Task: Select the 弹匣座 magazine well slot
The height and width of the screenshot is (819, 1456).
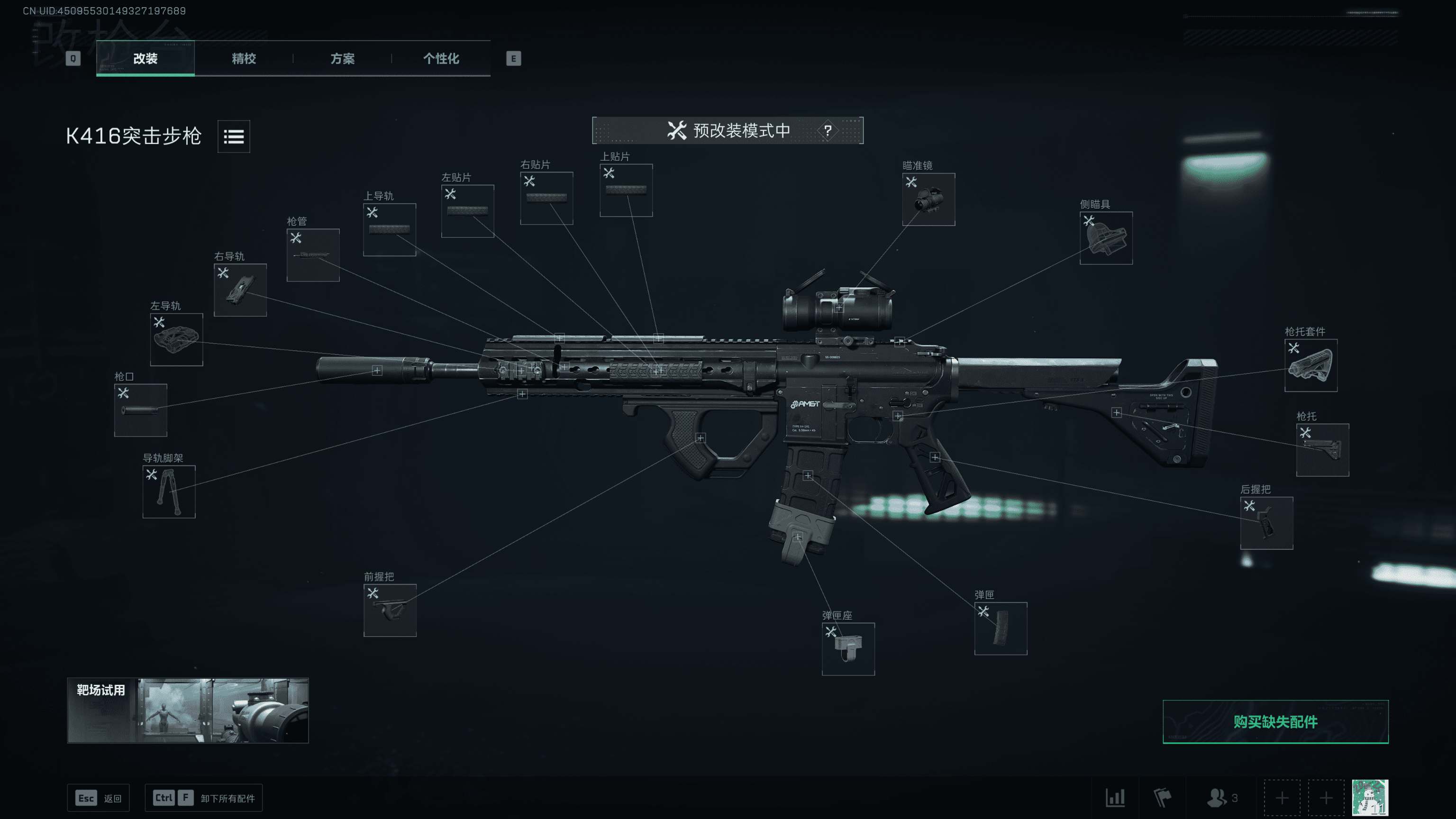Action: click(x=848, y=649)
